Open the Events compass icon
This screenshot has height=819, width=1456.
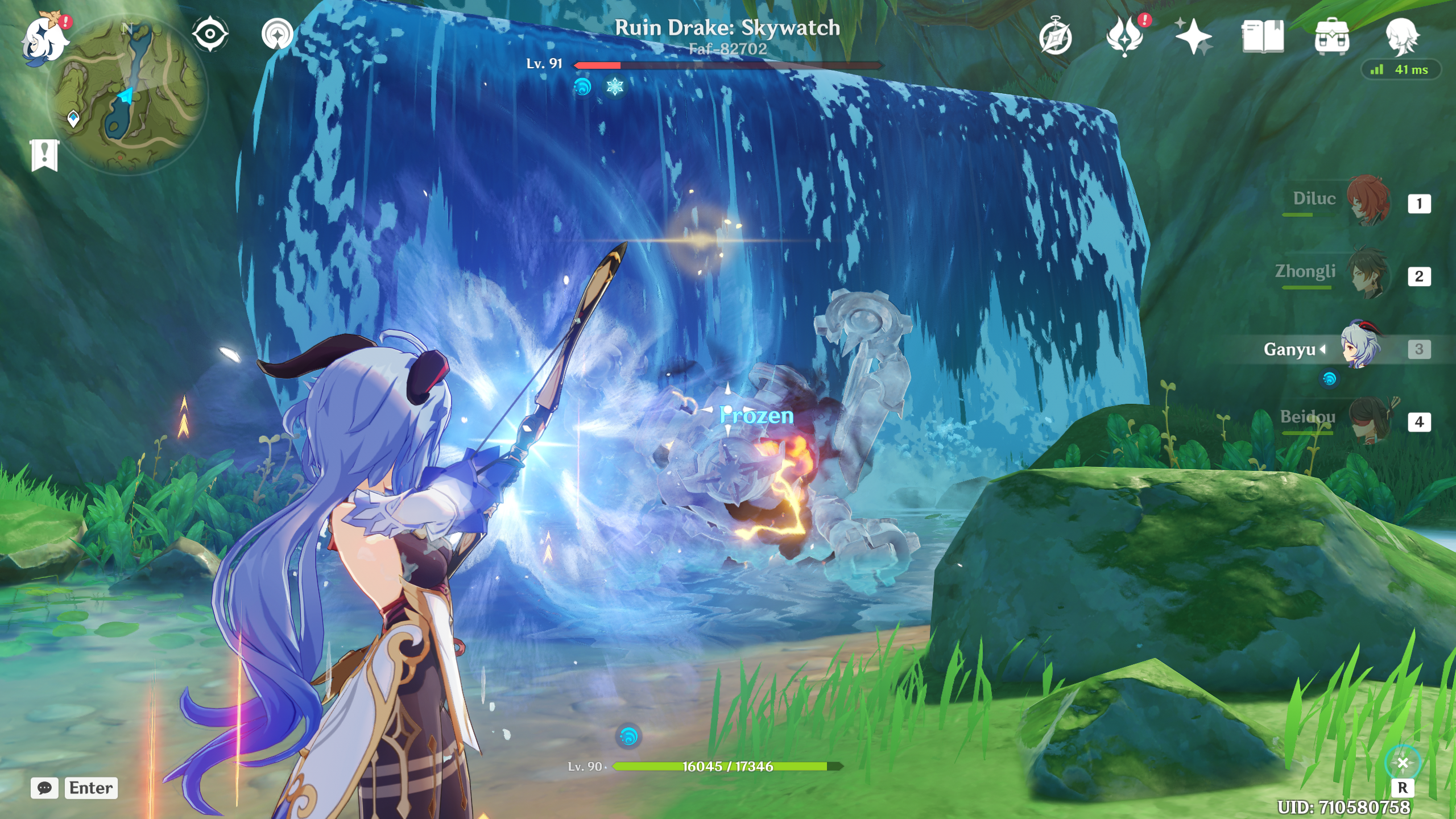1056,38
